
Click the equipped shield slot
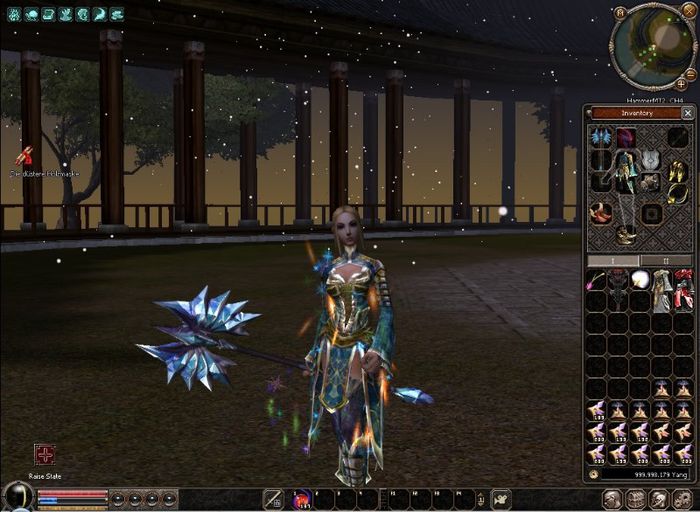pos(651,159)
